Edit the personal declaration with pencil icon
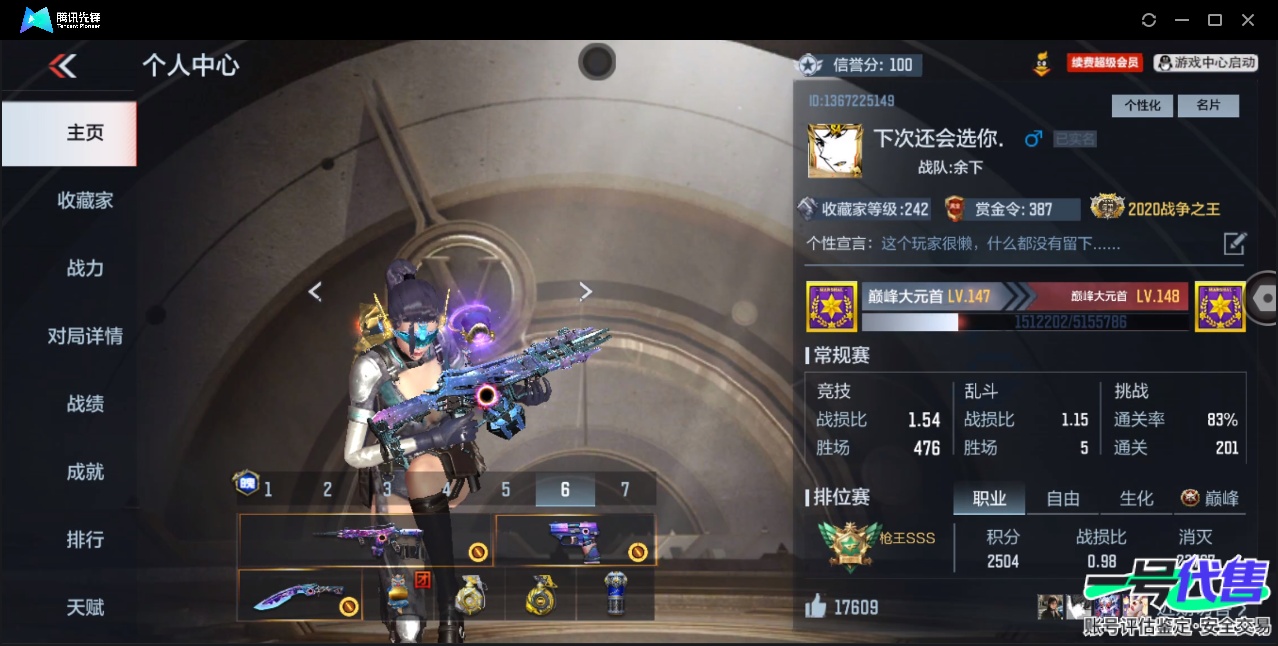Image resolution: width=1278 pixels, height=646 pixels. pyautogui.click(x=1235, y=243)
